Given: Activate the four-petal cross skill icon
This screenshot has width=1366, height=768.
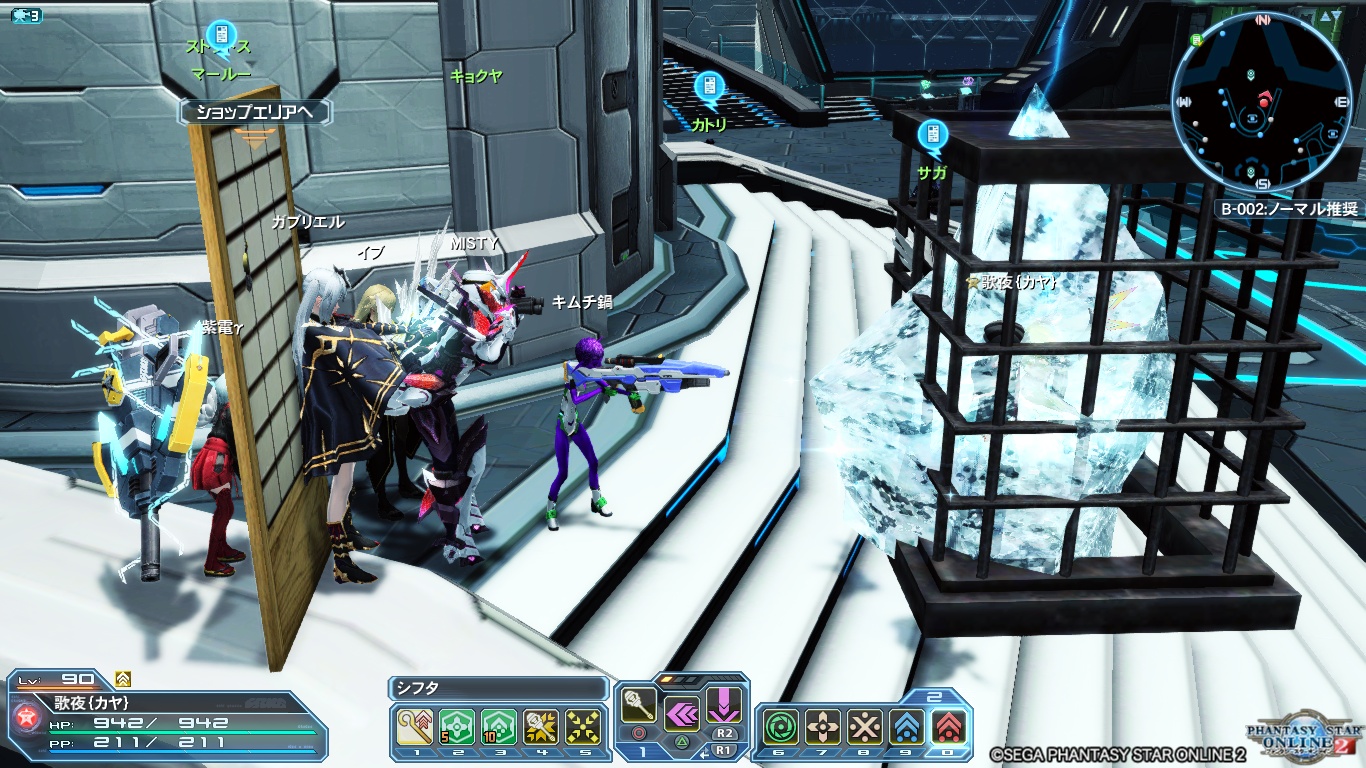Looking at the screenshot, I should 822,727.
